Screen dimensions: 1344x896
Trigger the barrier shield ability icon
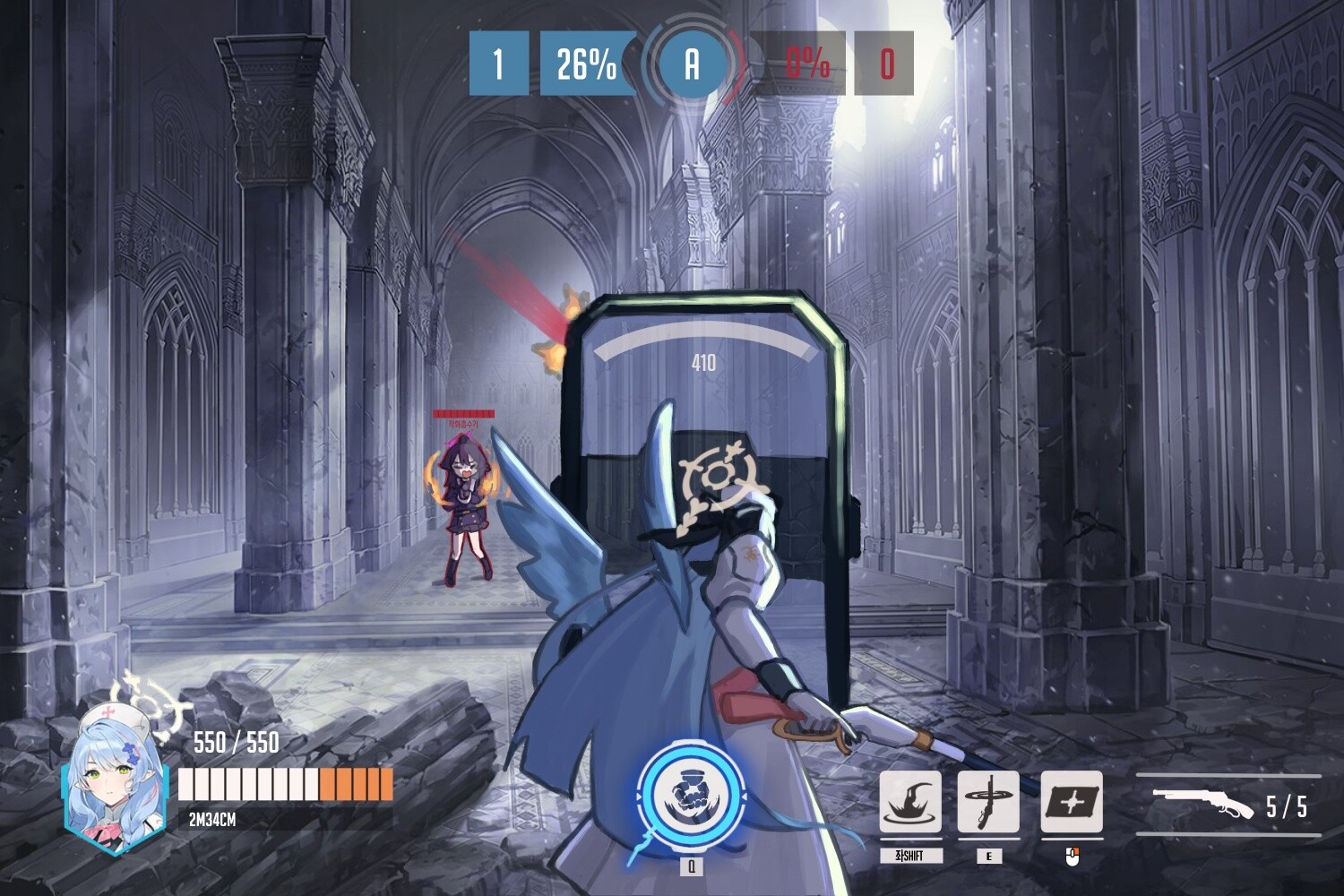(x=1072, y=802)
